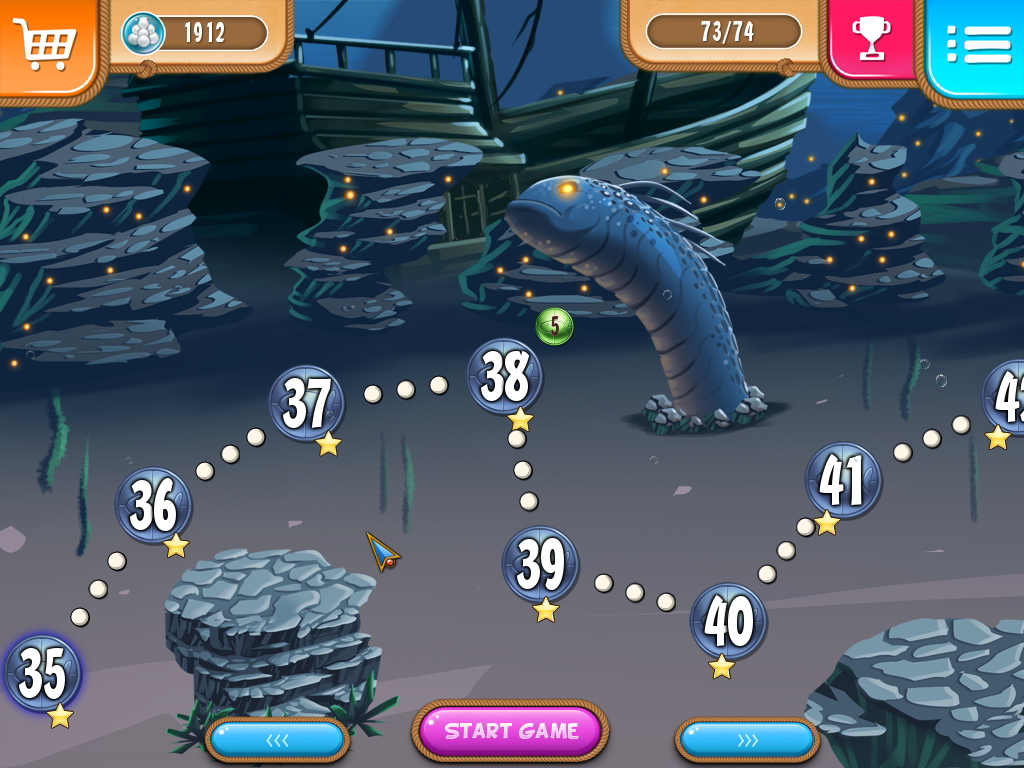This screenshot has height=768, width=1024.
Task: Go to the next map page
Action: click(747, 740)
